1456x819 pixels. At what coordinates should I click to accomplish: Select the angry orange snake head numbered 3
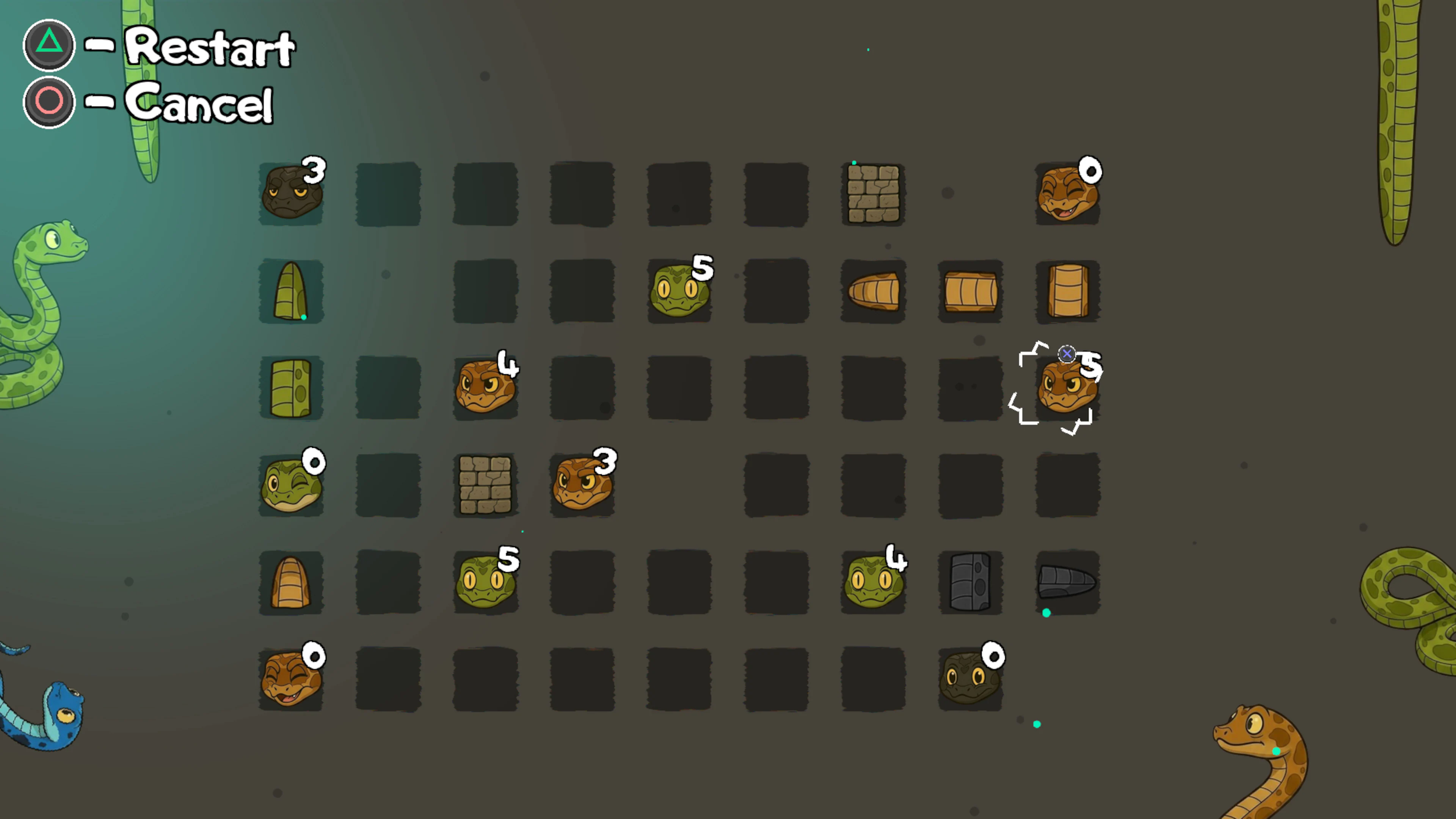click(582, 485)
